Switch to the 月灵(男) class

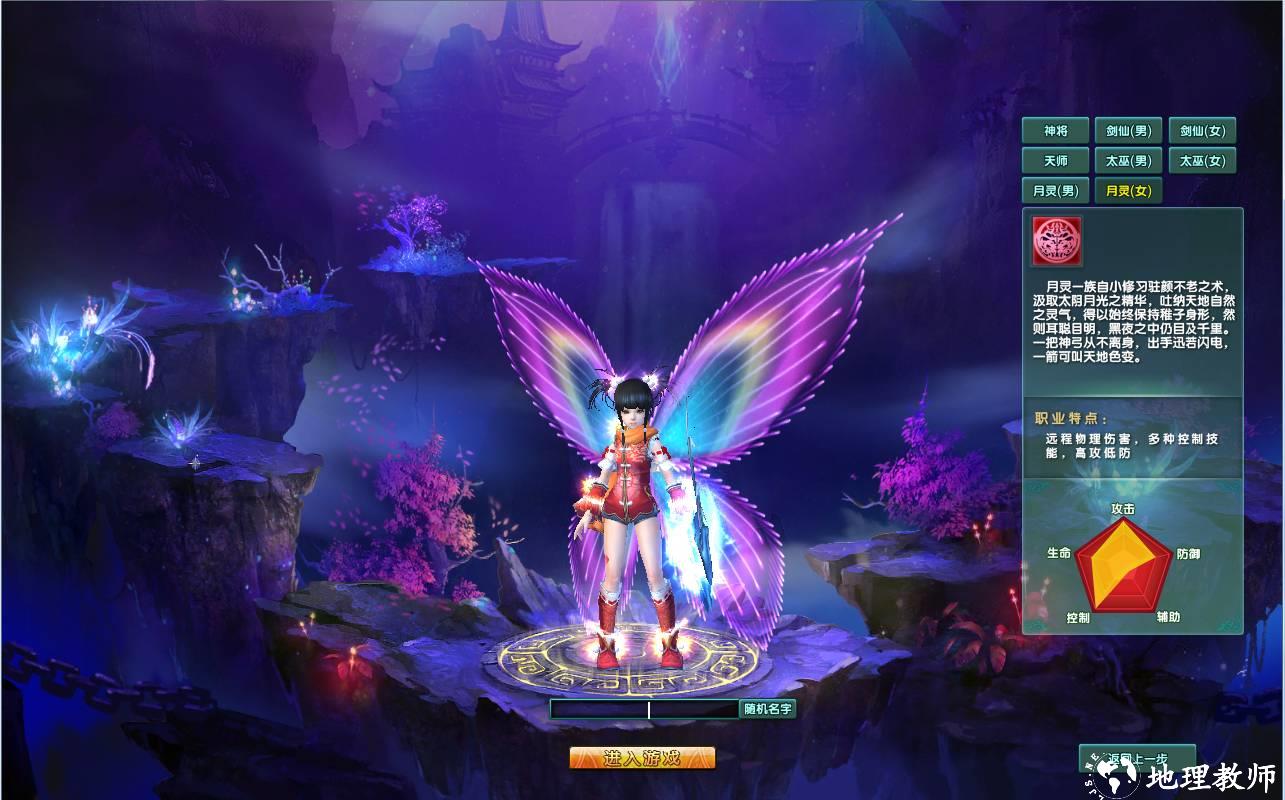(x=1055, y=191)
